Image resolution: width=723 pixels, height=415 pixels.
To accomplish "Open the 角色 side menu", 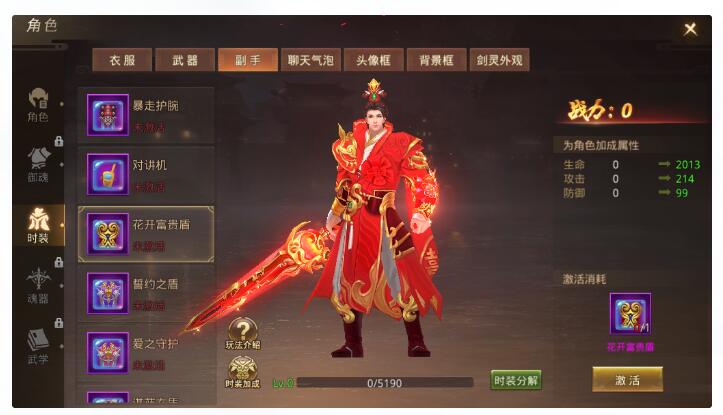I will click(x=38, y=106).
